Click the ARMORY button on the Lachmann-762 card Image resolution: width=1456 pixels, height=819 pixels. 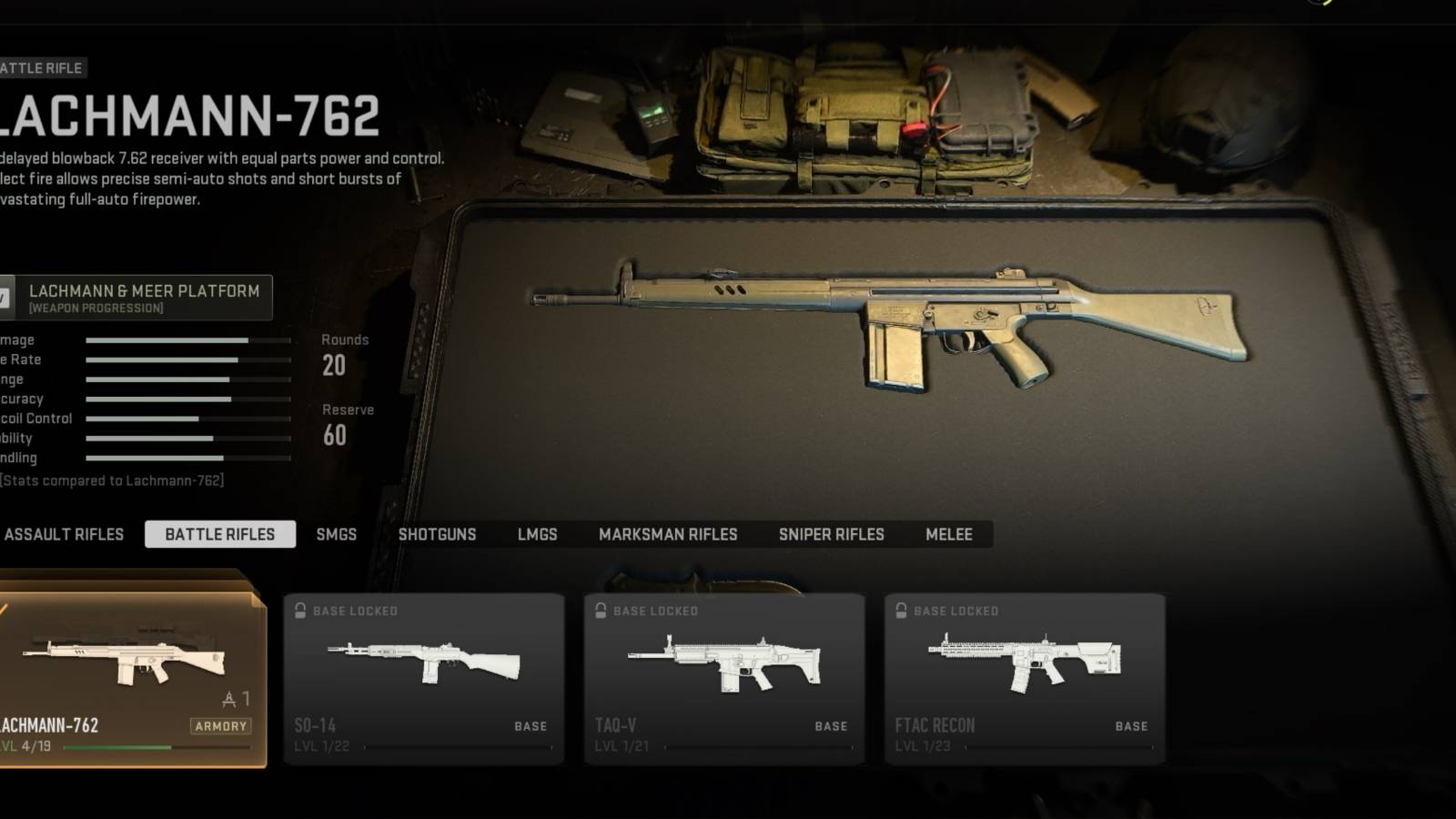click(221, 725)
